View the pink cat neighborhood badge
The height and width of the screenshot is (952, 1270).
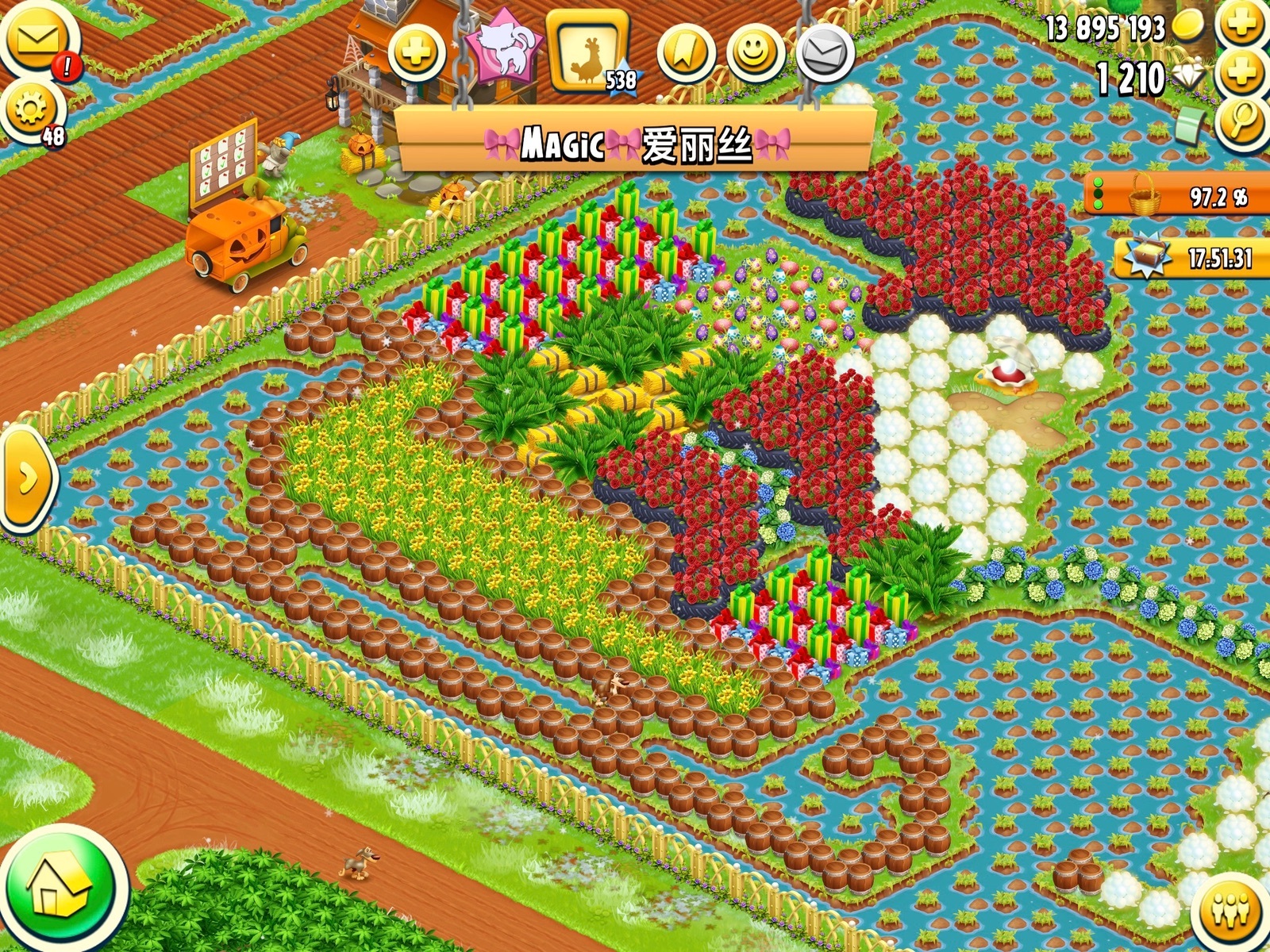(503, 49)
